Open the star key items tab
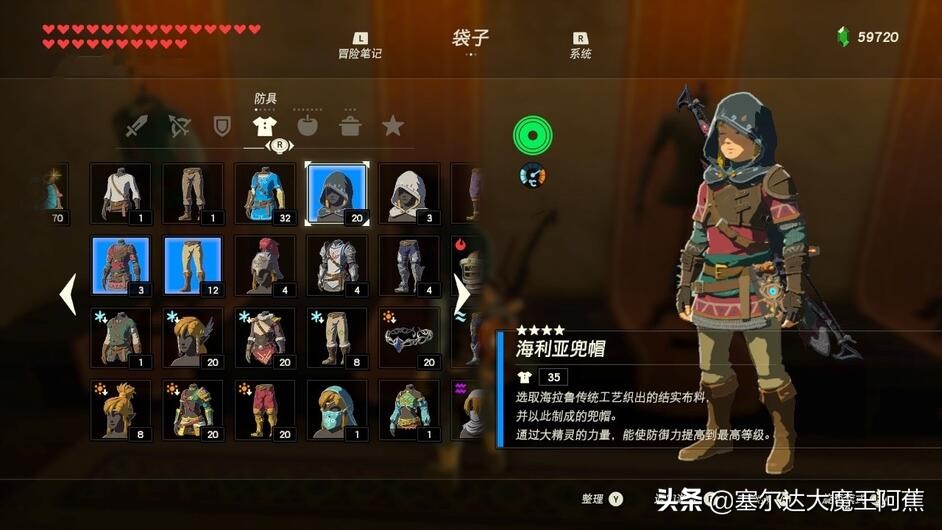The width and height of the screenshot is (942, 530). (x=393, y=127)
